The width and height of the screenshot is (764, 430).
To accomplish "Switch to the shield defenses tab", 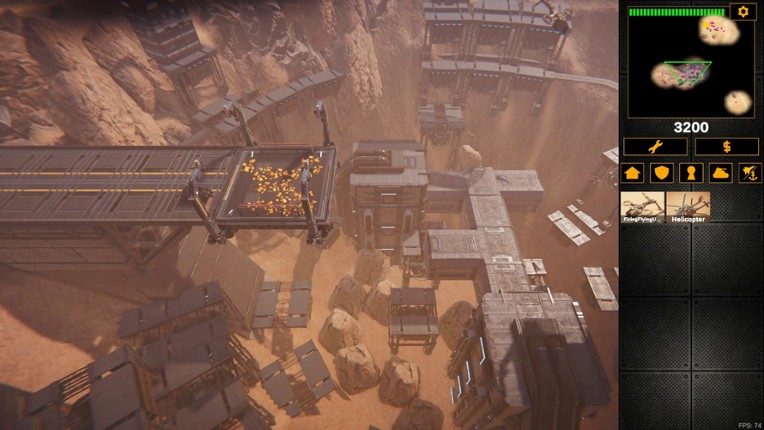I will pyautogui.click(x=661, y=173).
